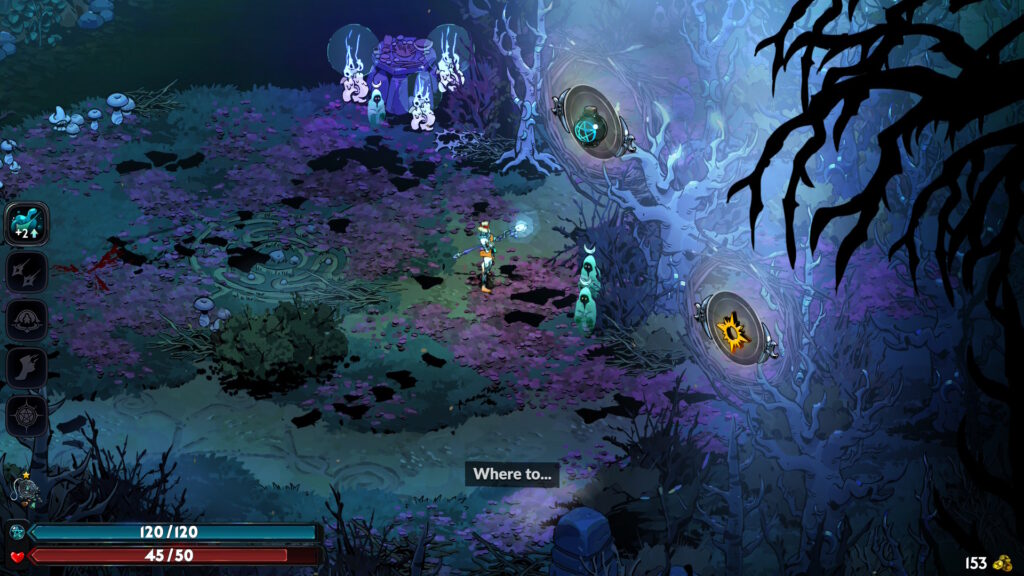Select the empty sprint boon slot
The width and height of the screenshot is (1024, 576).
(27, 367)
